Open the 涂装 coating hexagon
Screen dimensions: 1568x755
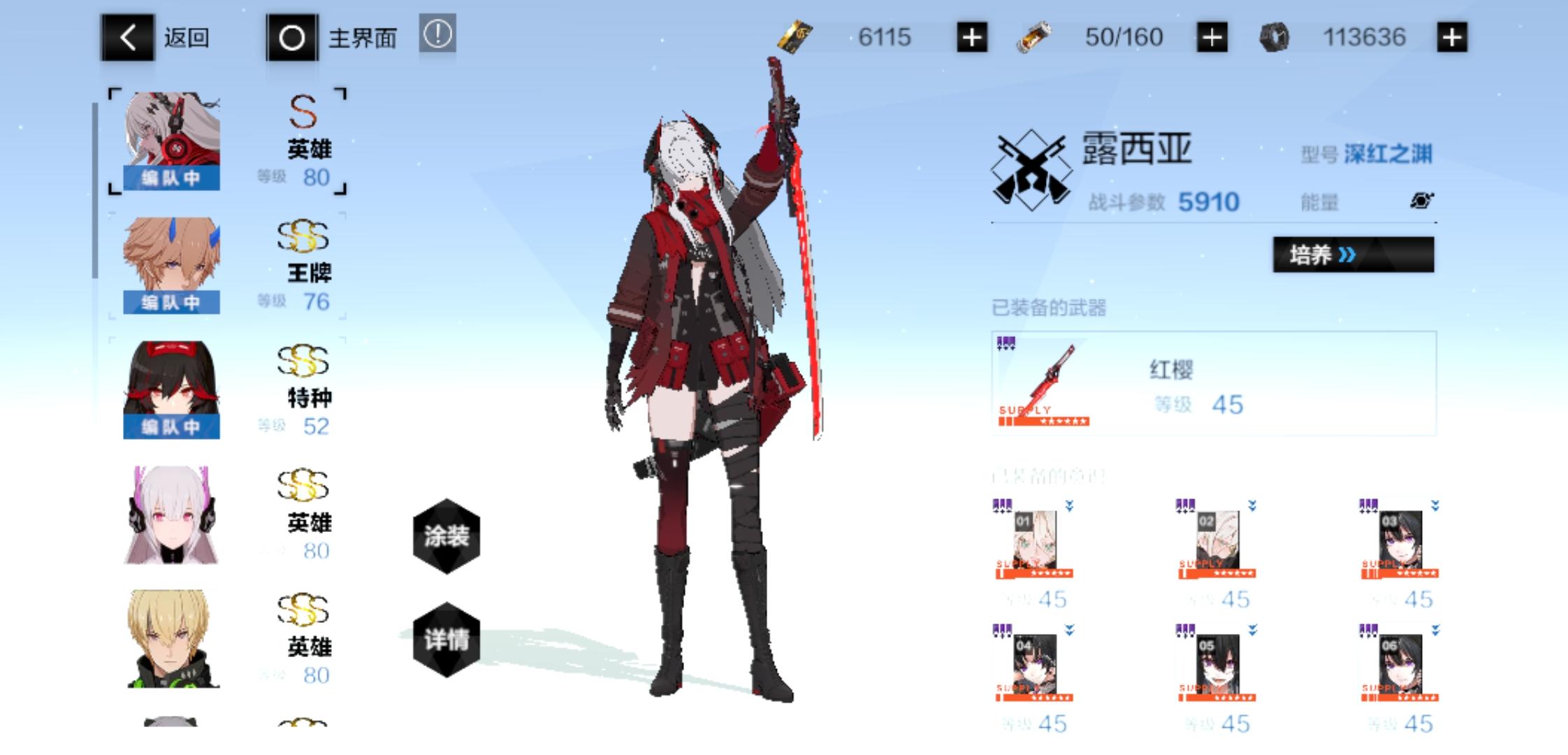447,535
